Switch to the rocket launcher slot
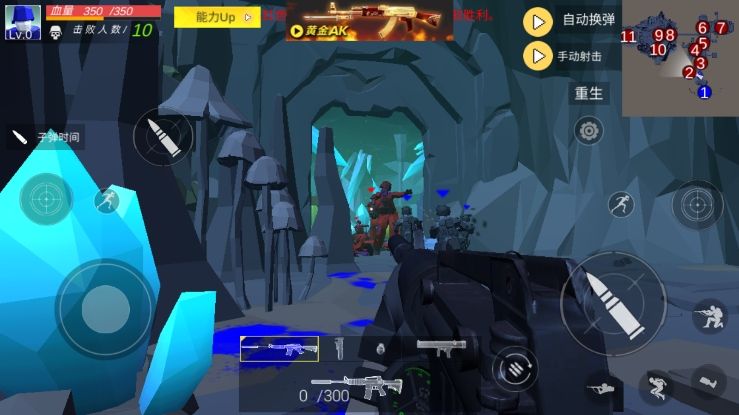Image resolution: width=739 pixels, height=415 pixels. [x=440, y=347]
